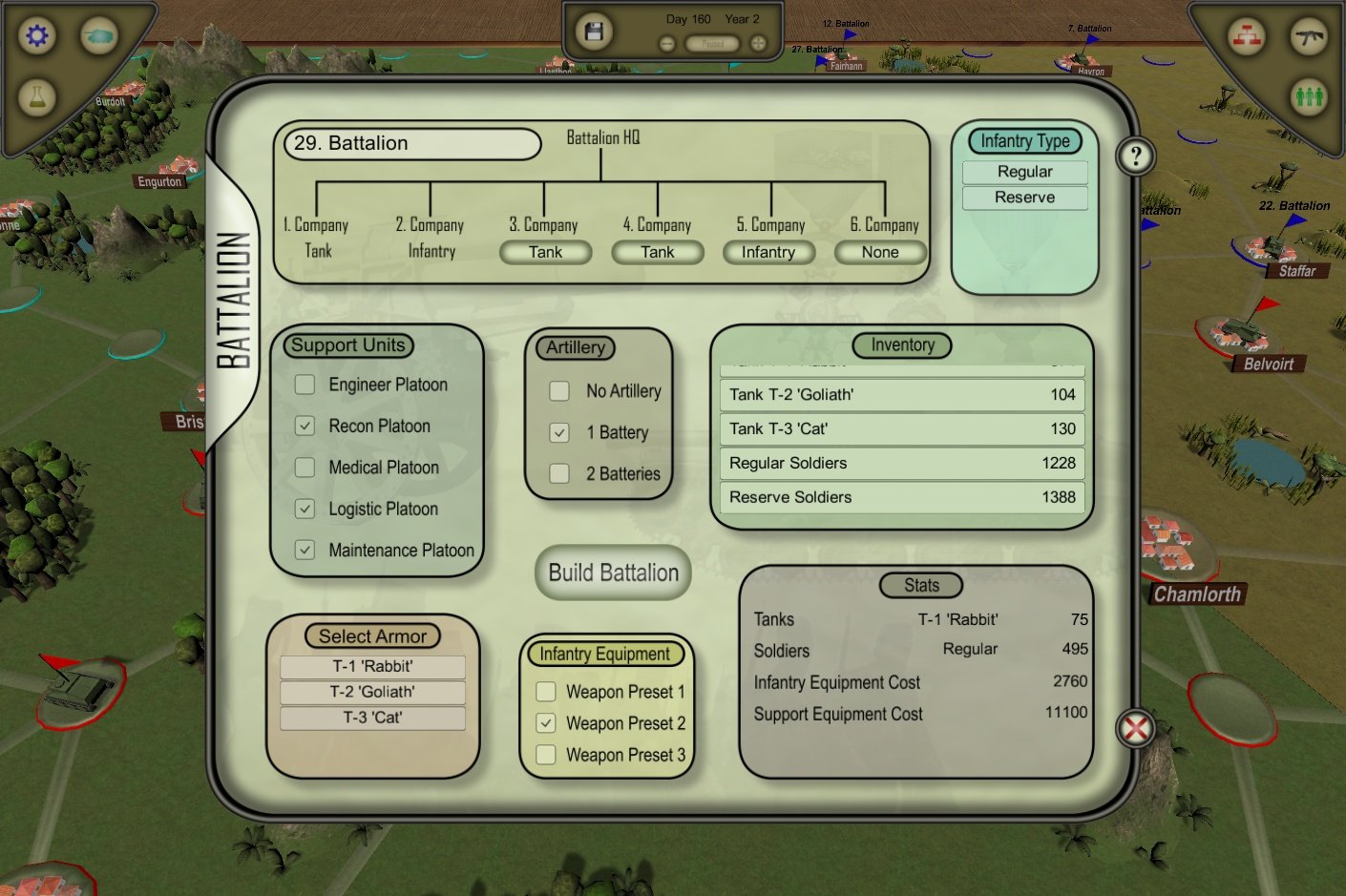Disable the Recon Platoon checkbox

[x=305, y=426]
